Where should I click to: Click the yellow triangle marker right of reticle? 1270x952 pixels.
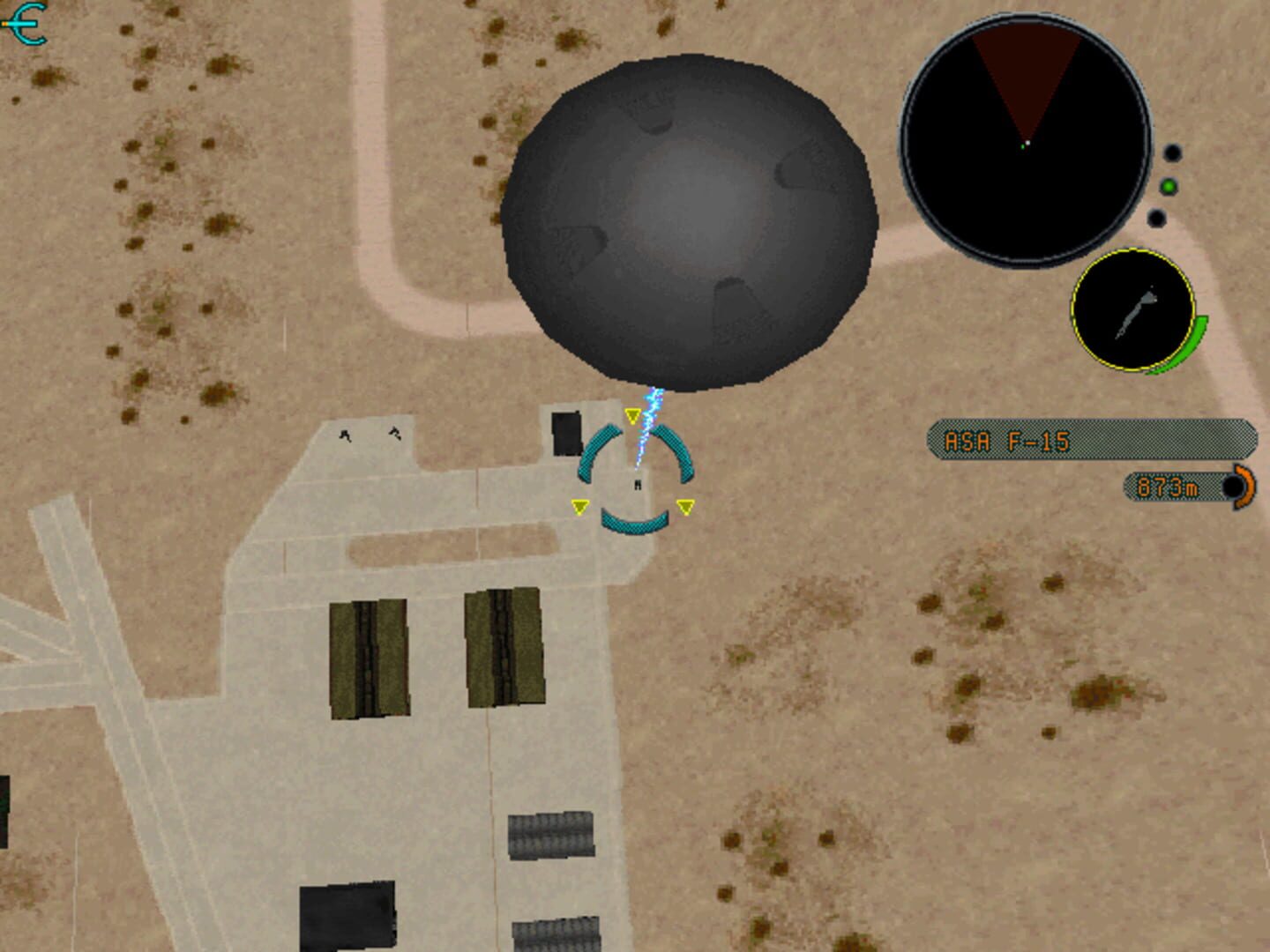point(685,505)
